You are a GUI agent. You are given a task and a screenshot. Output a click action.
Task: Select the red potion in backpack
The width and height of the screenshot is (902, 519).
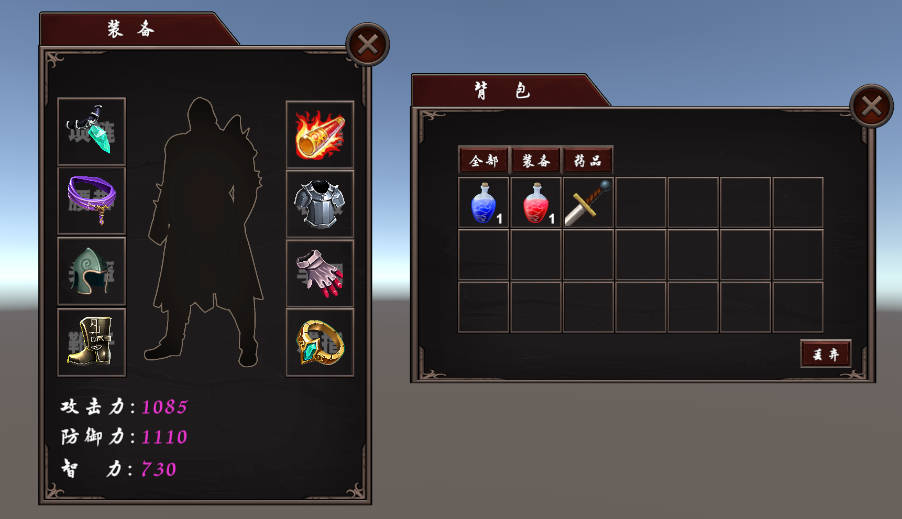point(536,203)
